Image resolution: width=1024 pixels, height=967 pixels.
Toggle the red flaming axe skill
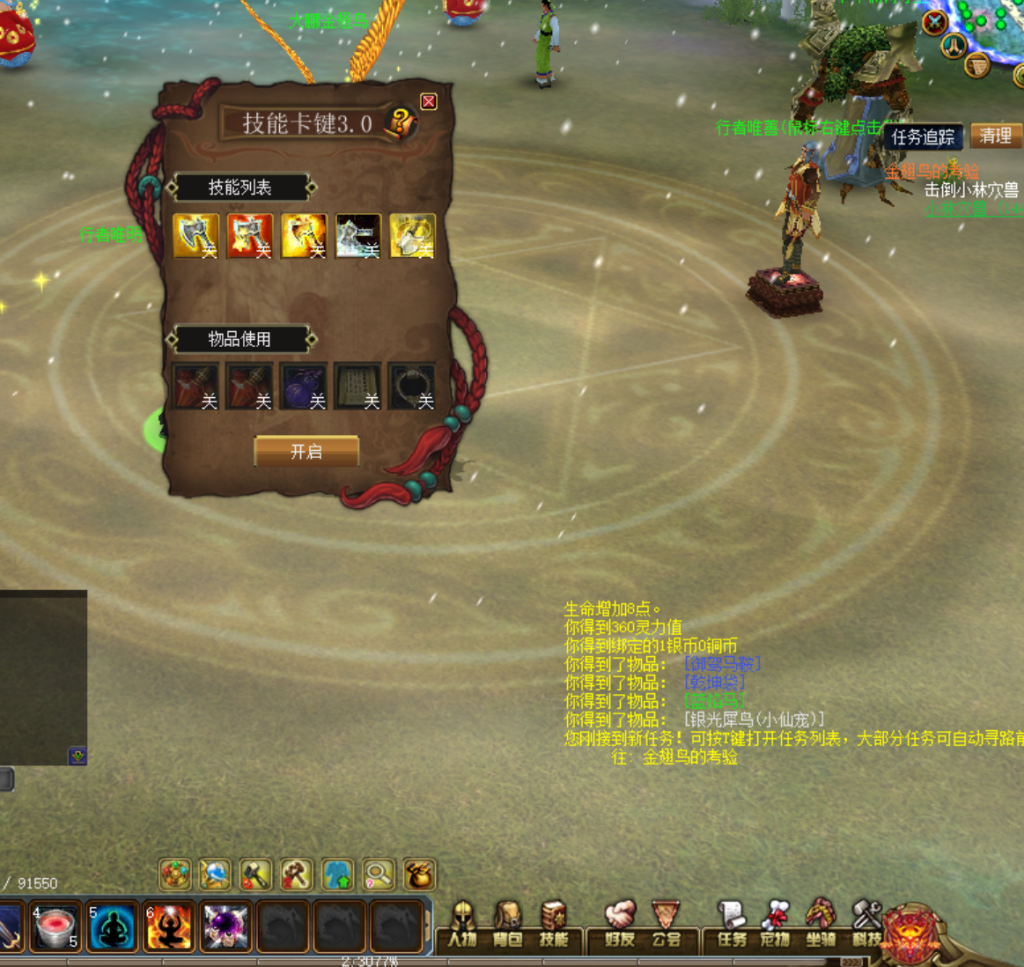249,236
